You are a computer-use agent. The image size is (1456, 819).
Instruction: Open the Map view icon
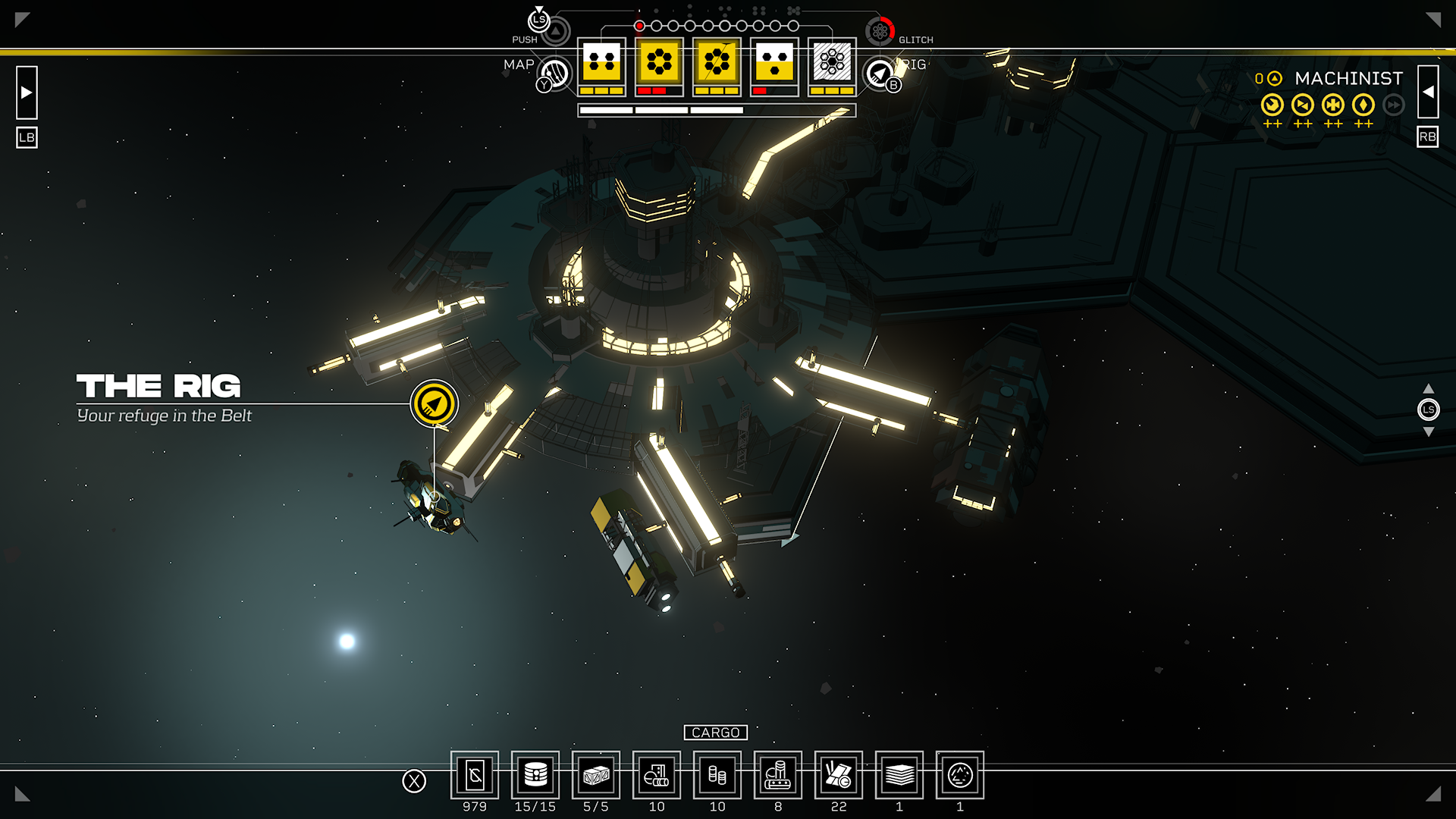click(x=554, y=74)
